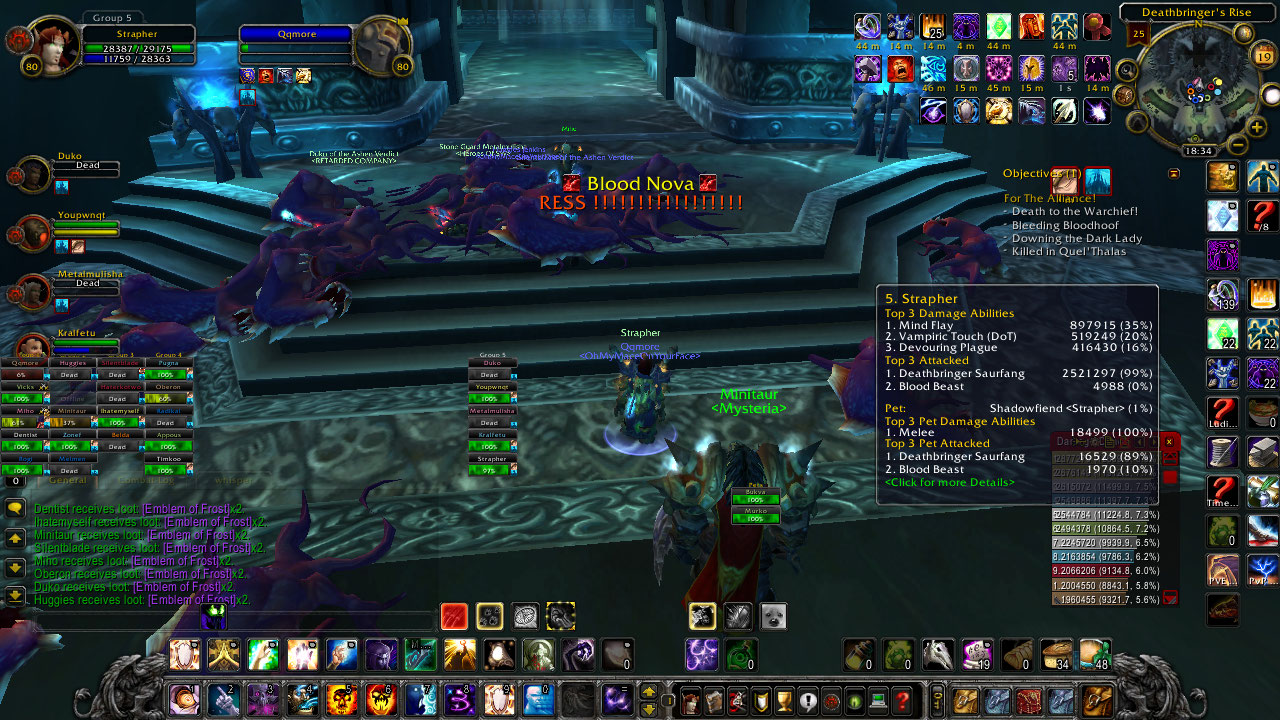
Task: Click the minimap zoom-out minus button
Action: tap(1237, 145)
